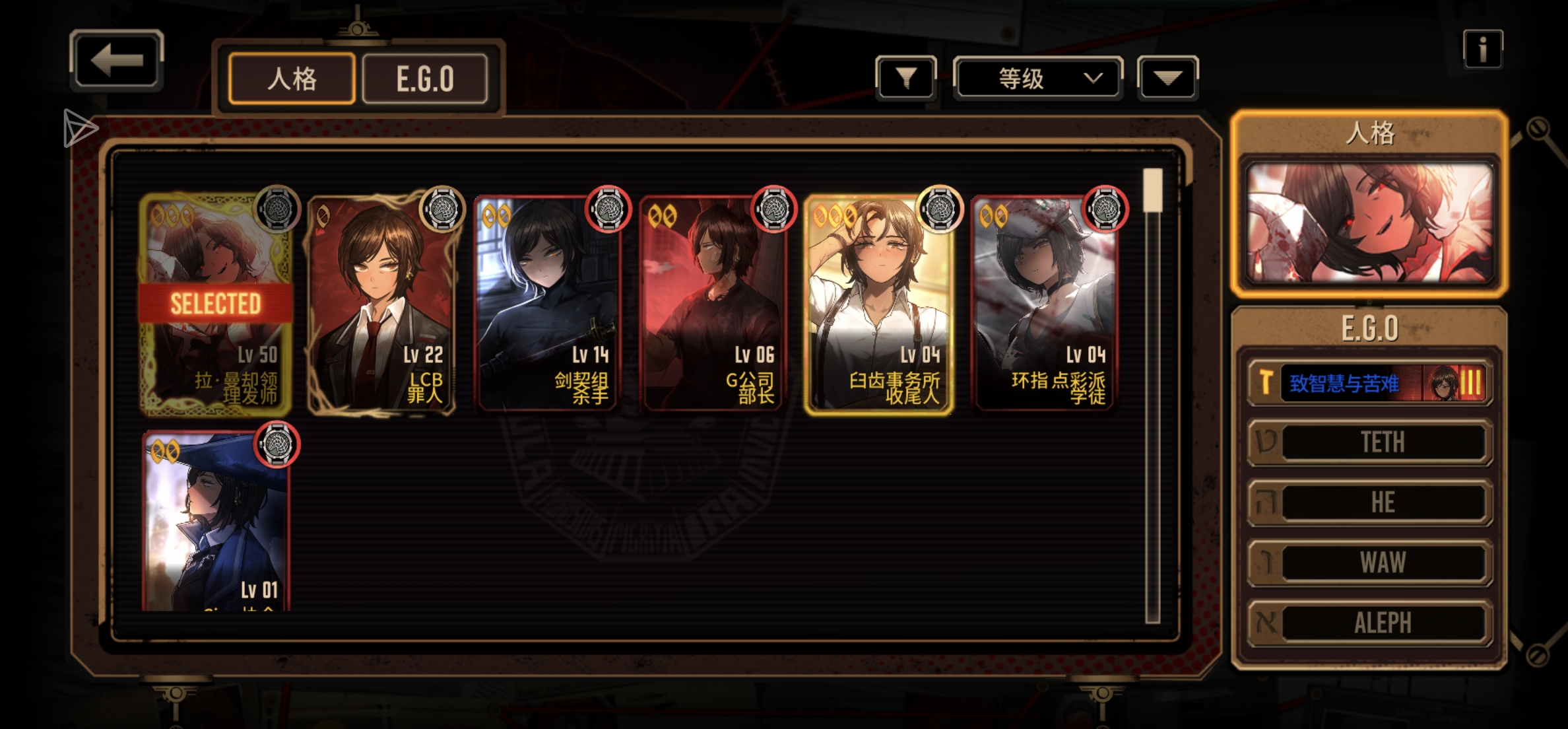Screen dimensions: 1568x729
Task: Pick the Lv 14 剑契组 identity card
Action: tap(546, 304)
